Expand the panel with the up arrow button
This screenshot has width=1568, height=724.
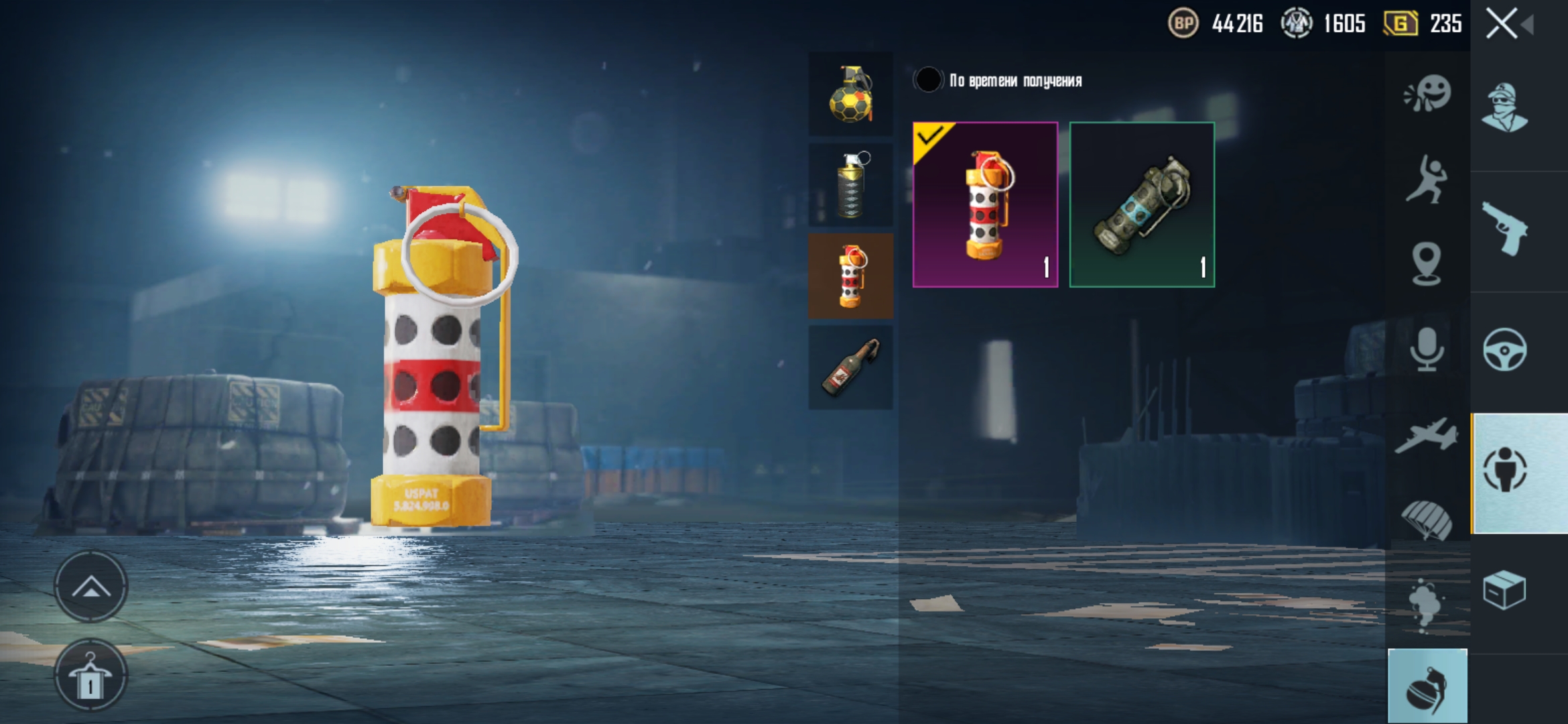90,587
